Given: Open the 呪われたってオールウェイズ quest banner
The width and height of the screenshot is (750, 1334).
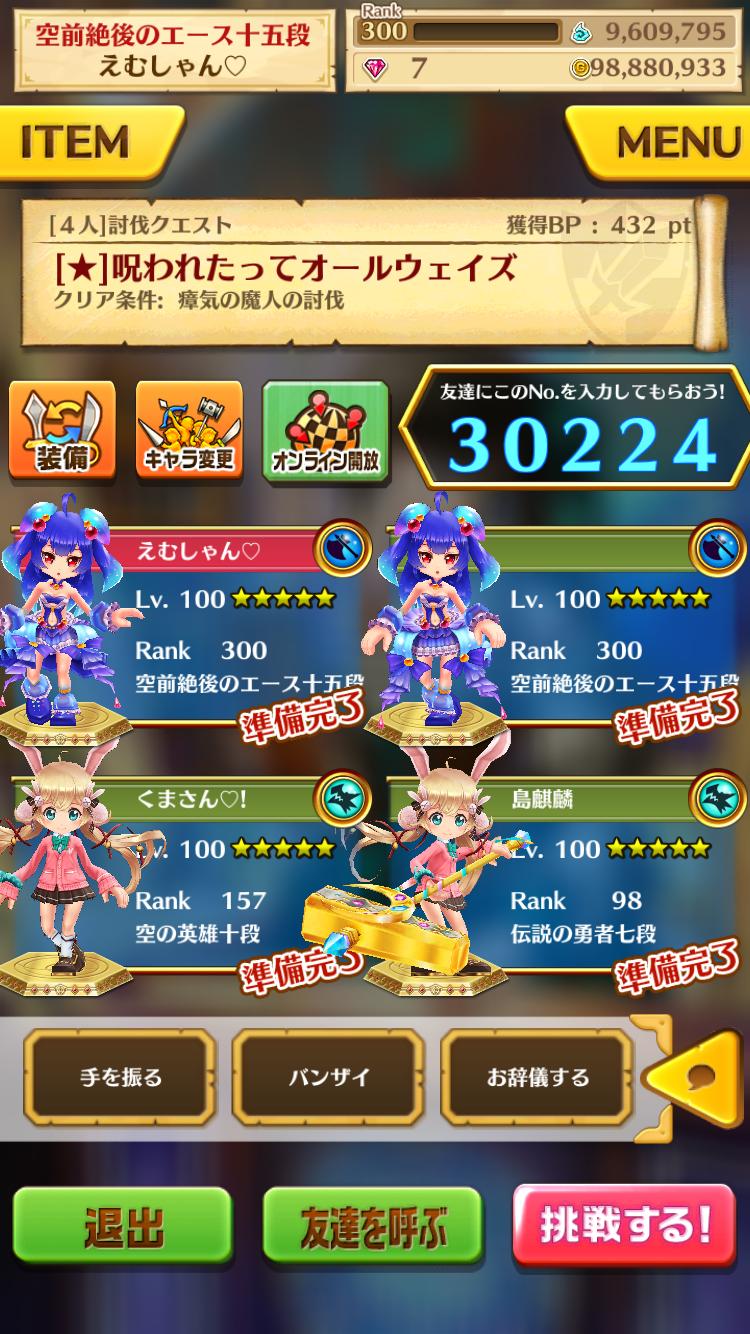Looking at the screenshot, I should (370, 268).
